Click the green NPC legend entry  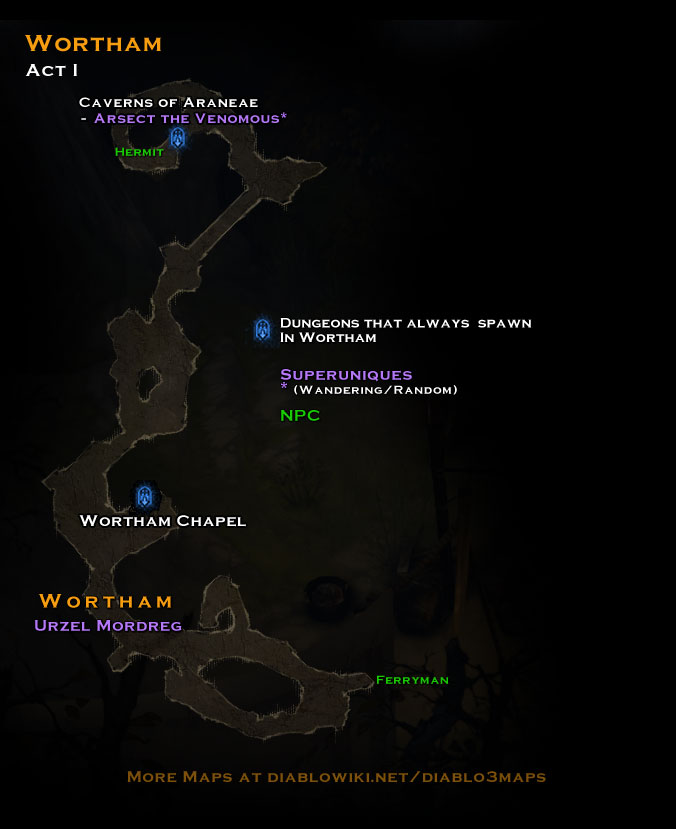pyautogui.click(x=300, y=415)
